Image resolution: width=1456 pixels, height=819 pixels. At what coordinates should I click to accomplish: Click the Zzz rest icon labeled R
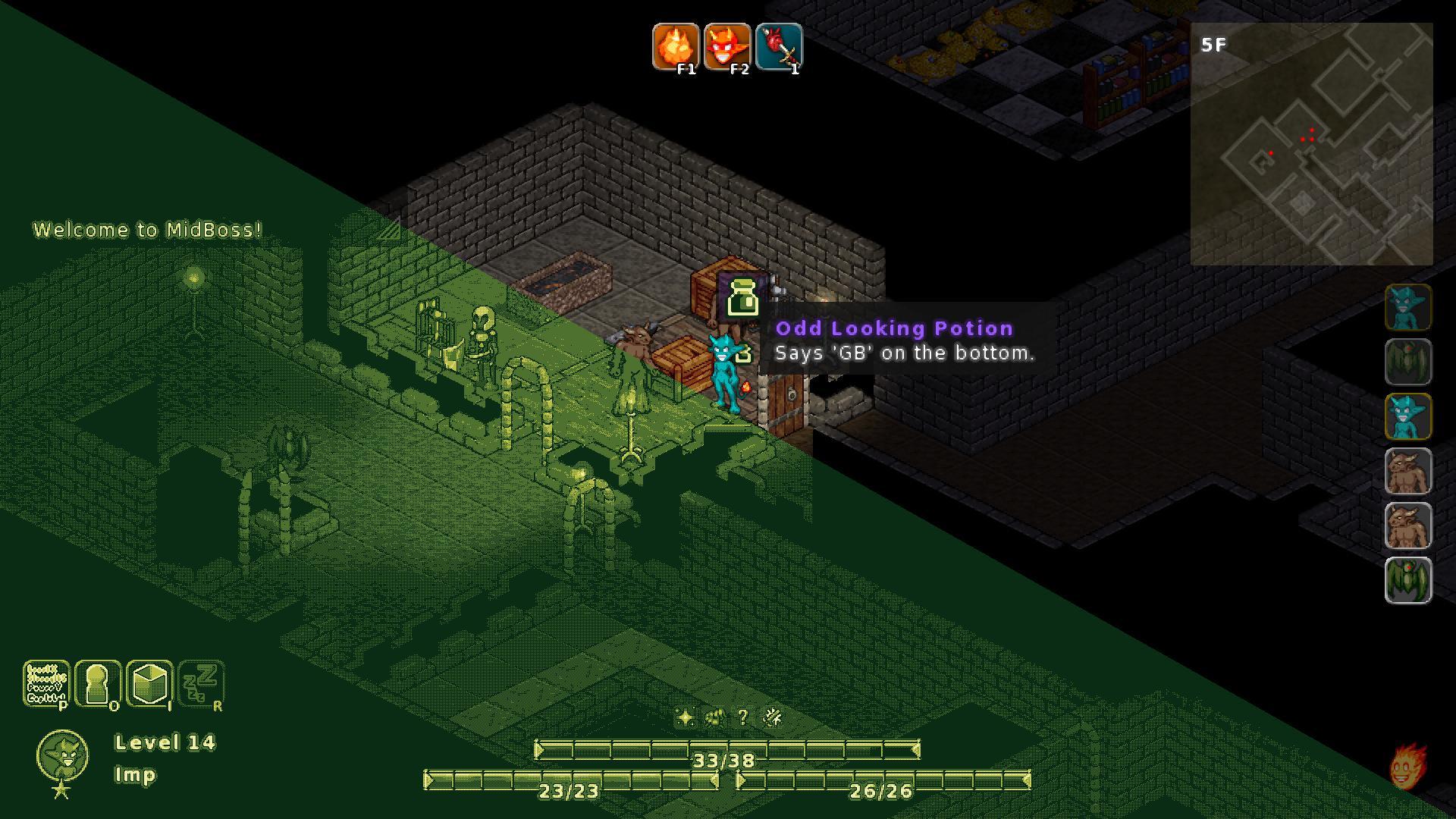click(202, 685)
